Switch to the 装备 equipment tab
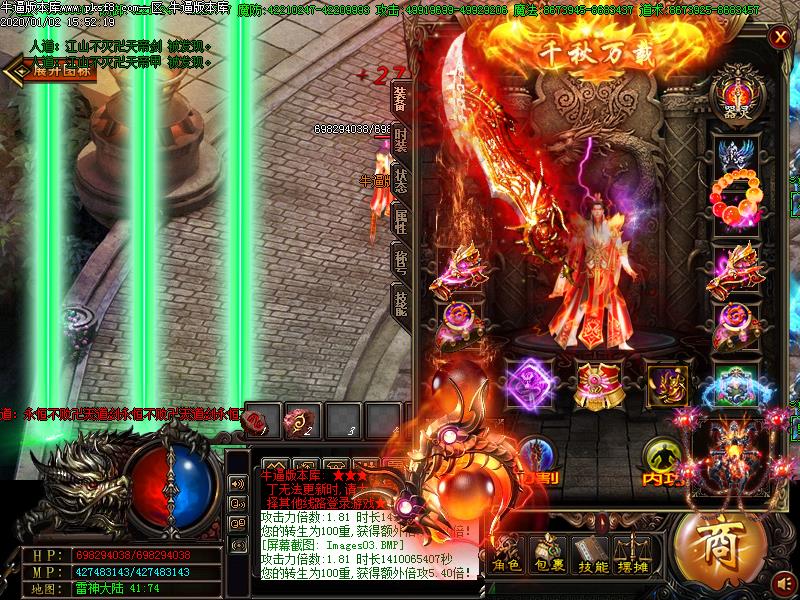 (400, 98)
